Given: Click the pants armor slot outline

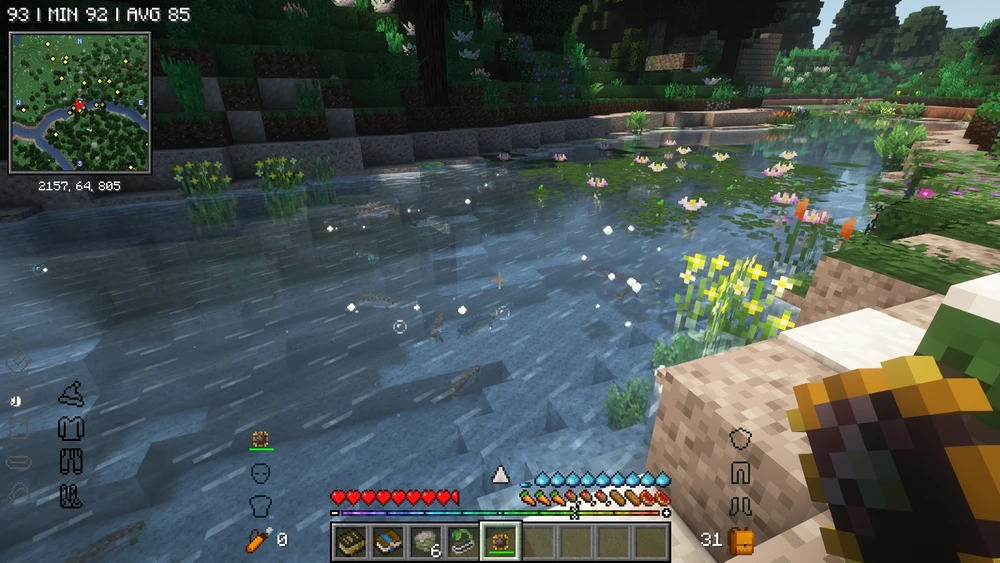Looking at the screenshot, I should pyautogui.click(x=70, y=461).
